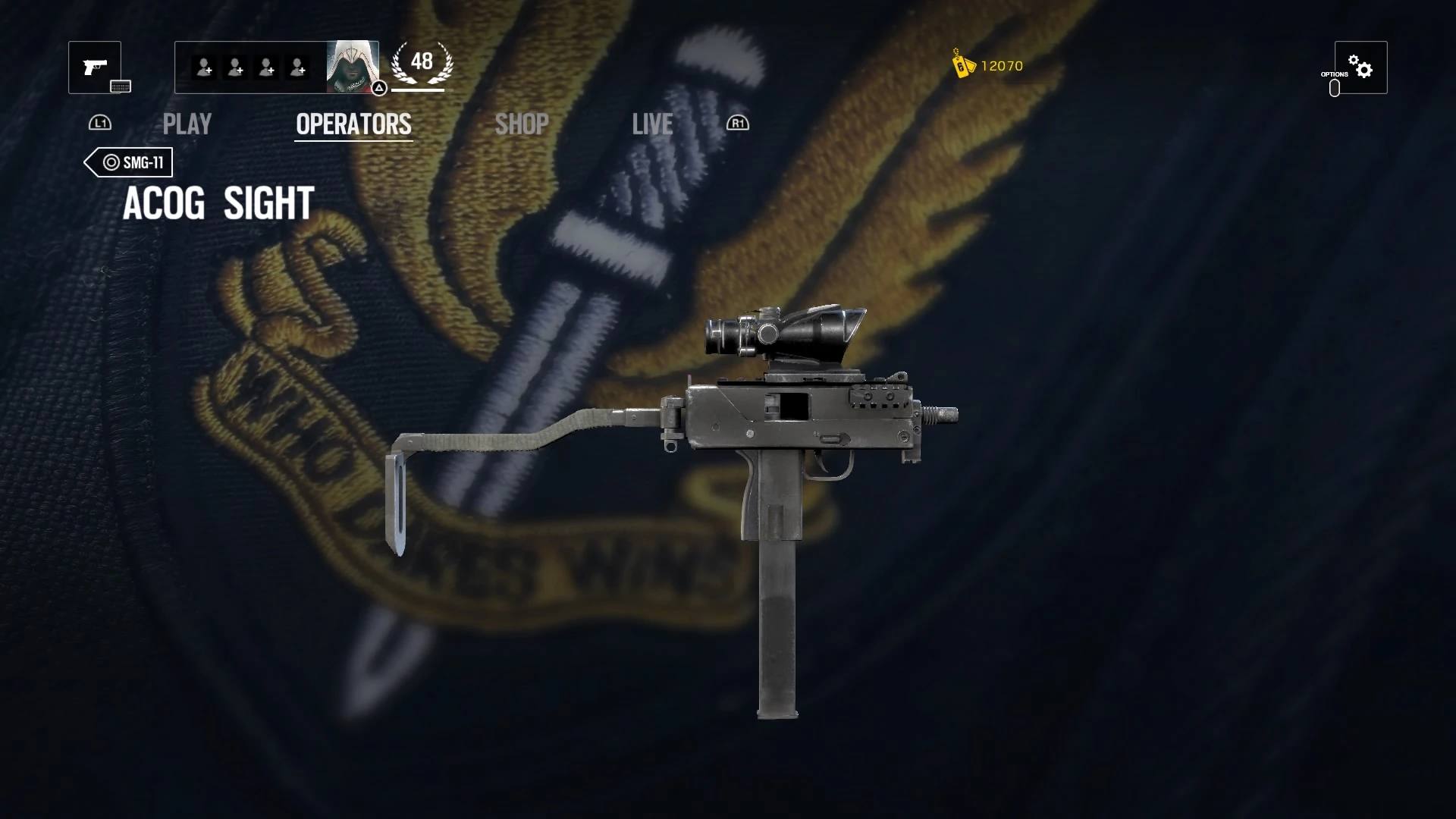The width and height of the screenshot is (1456, 819).
Task: Click the keyboard indicator beside the pistol icon
Action: click(121, 86)
